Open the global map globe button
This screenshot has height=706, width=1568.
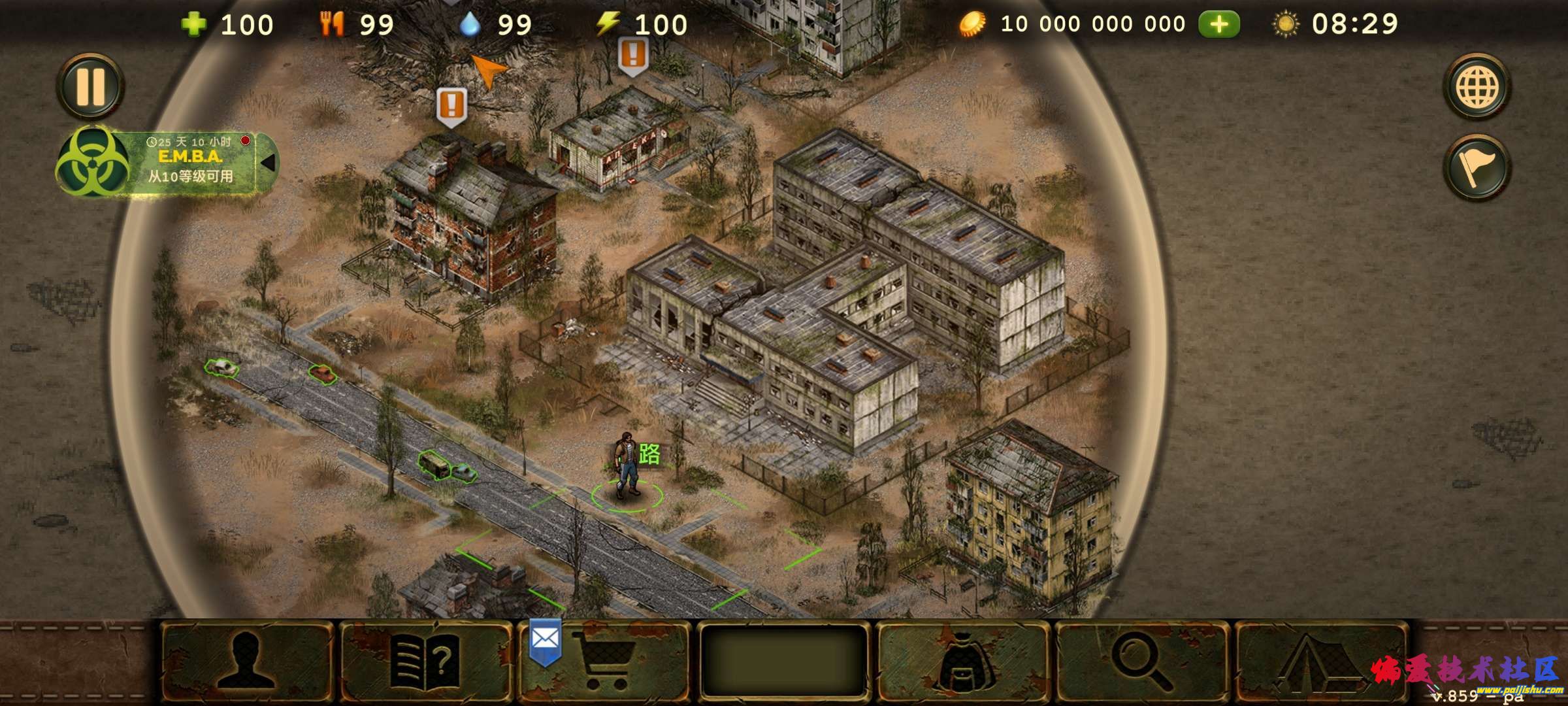coord(1477,87)
